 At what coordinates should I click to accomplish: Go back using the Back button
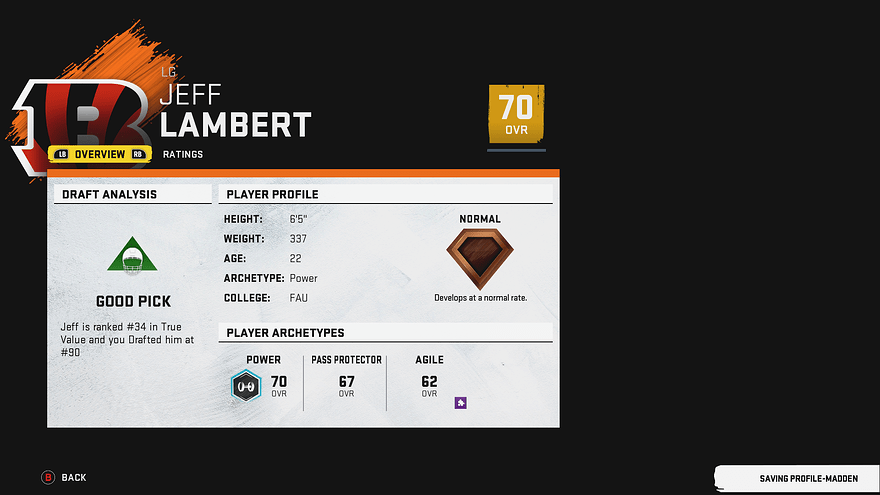click(x=64, y=478)
